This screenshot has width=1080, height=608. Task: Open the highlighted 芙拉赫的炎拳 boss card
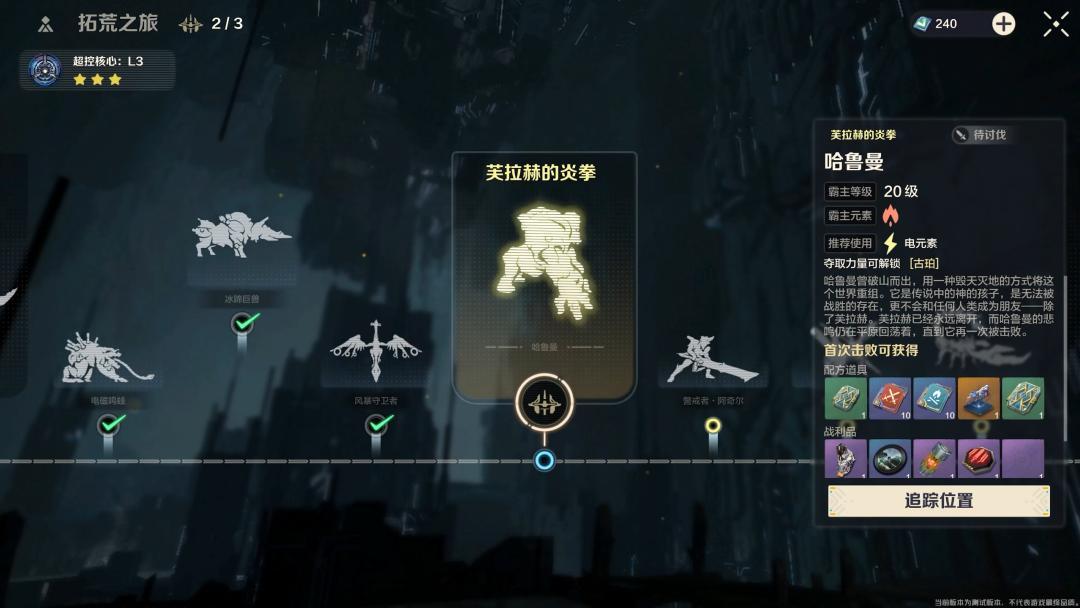[x=544, y=260]
